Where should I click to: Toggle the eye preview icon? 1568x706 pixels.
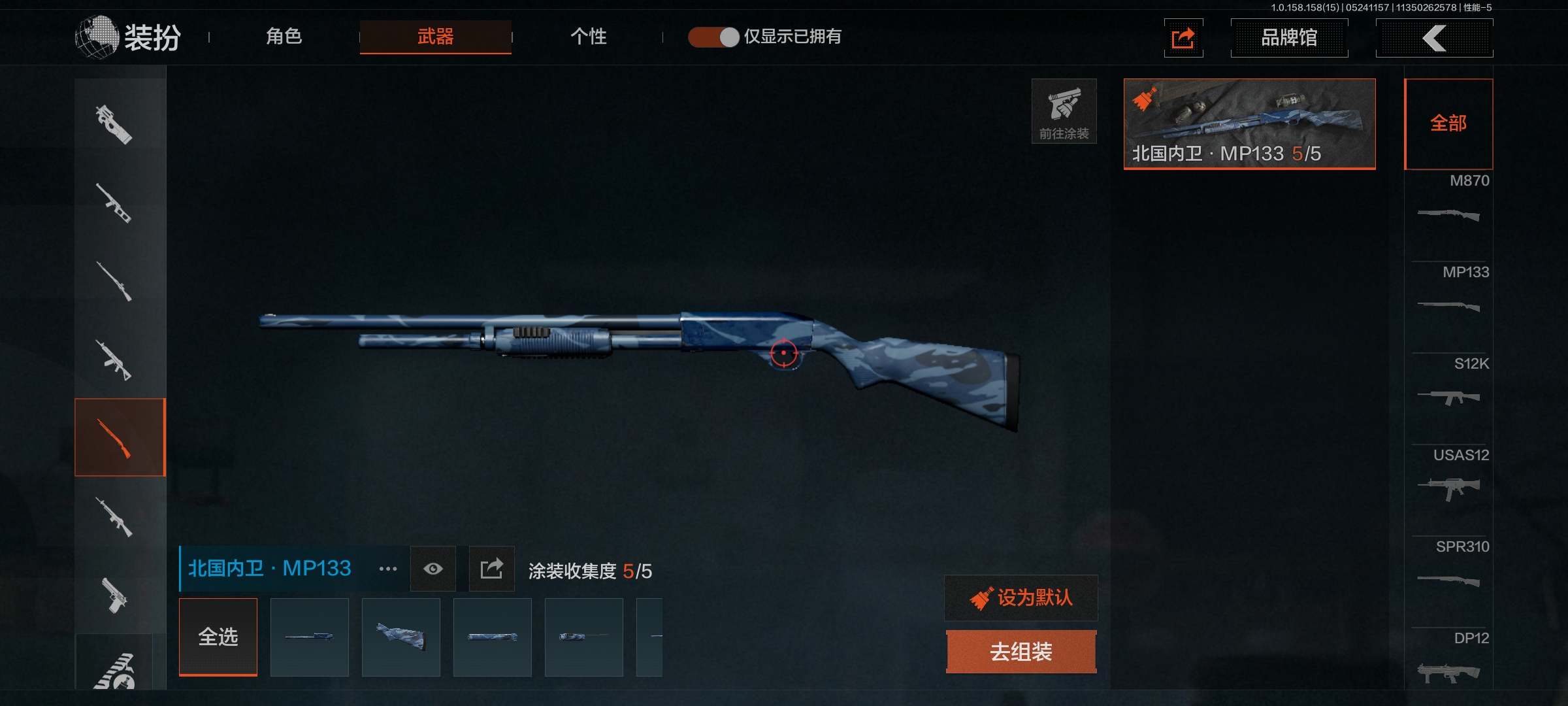pos(433,569)
